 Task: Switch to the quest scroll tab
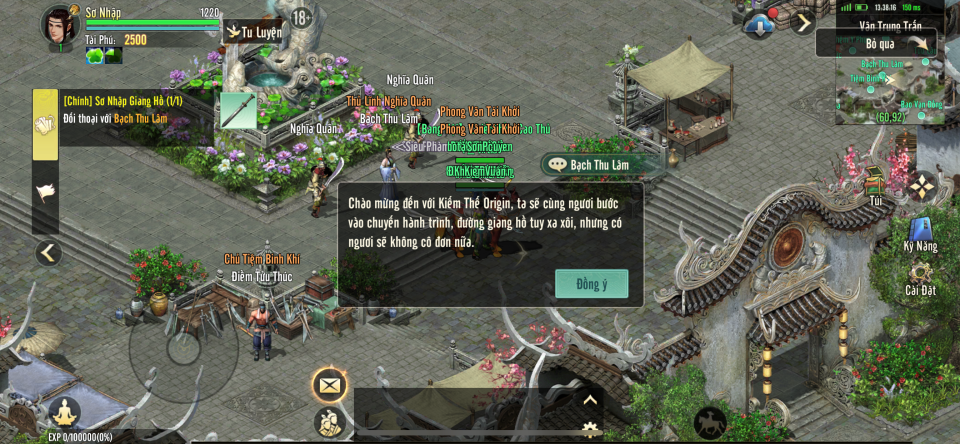click(46, 125)
